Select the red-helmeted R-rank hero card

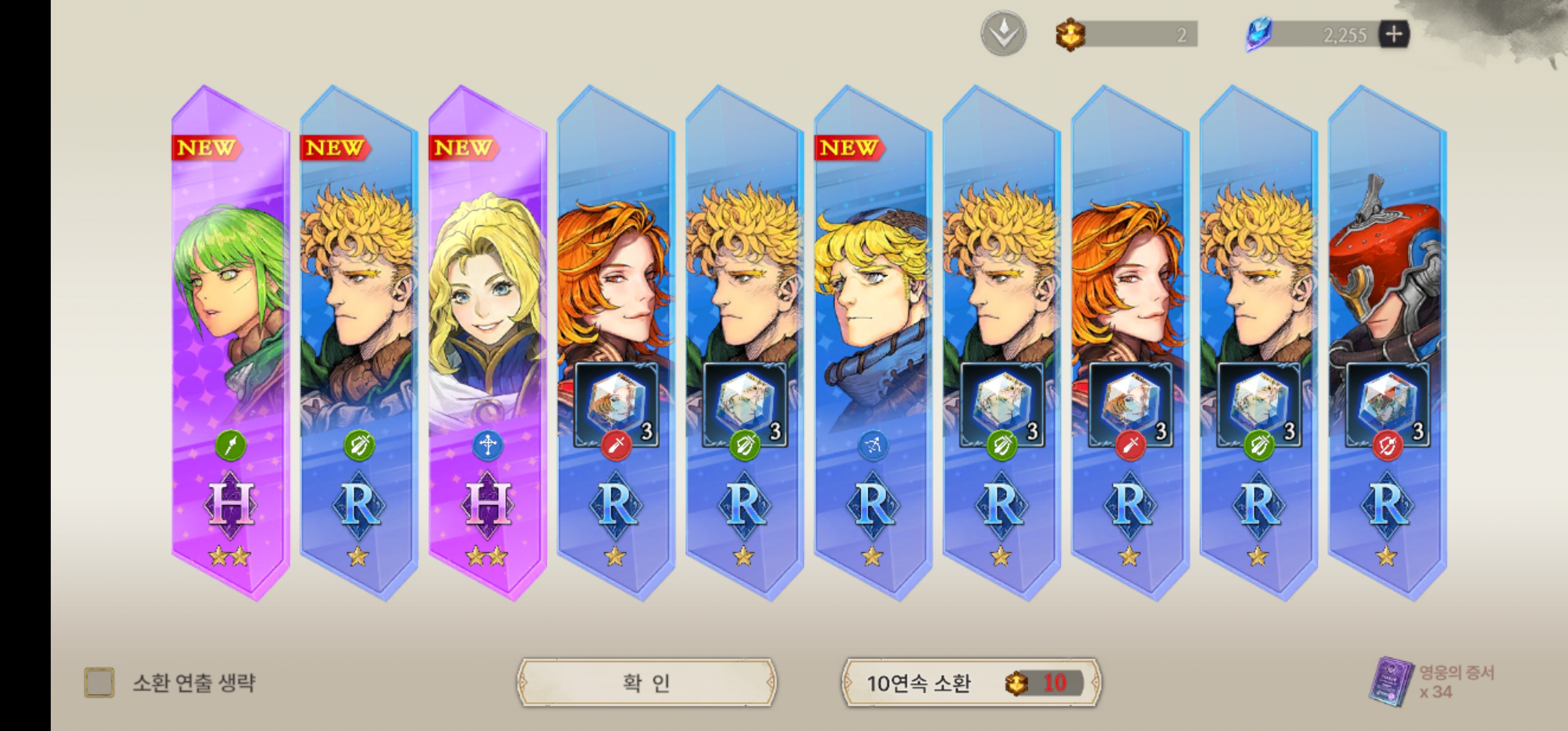[1387, 341]
